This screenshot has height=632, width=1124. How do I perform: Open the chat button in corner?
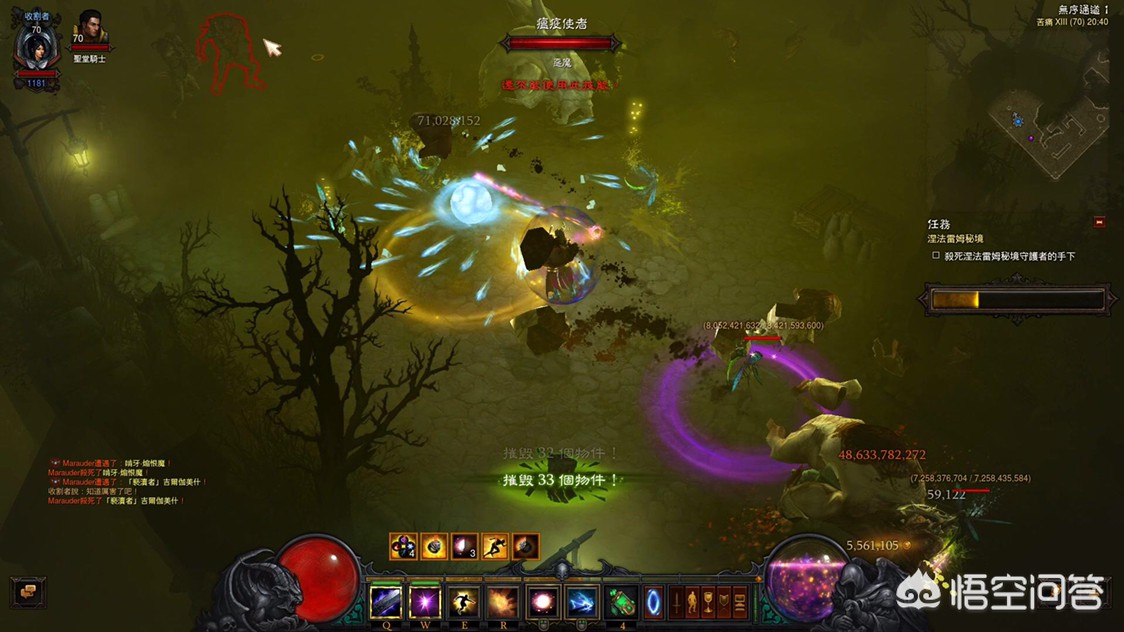tap(27, 591)
